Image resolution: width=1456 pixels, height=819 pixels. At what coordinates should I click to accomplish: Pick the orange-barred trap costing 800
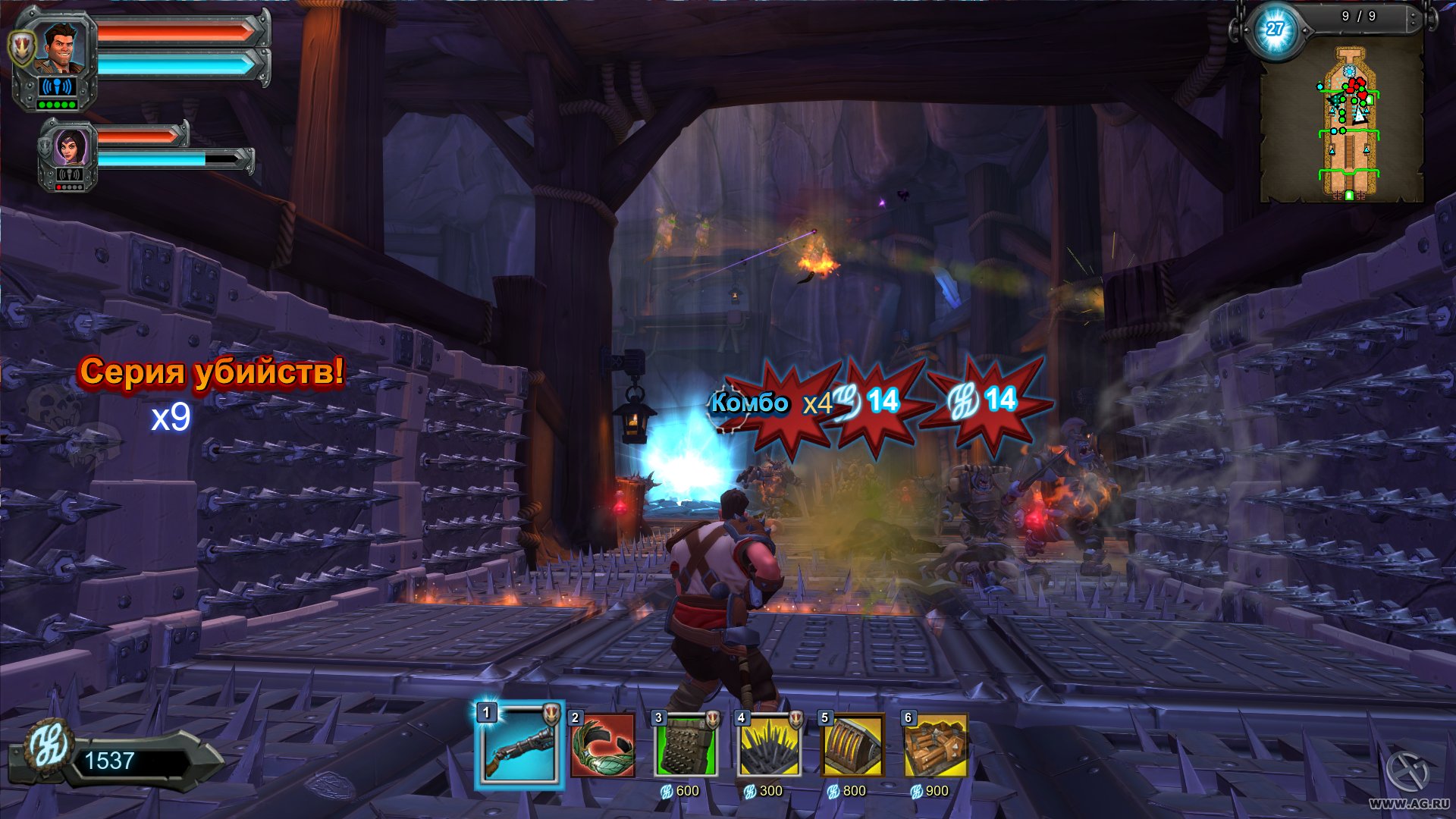pyautogui.click(x=853, y=746)
